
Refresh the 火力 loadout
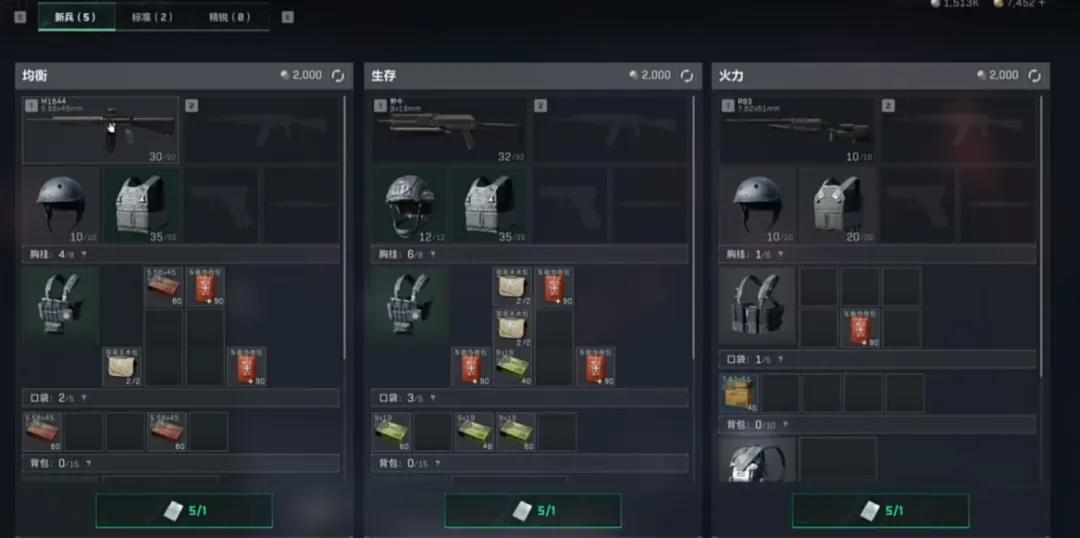(1034, 76)
